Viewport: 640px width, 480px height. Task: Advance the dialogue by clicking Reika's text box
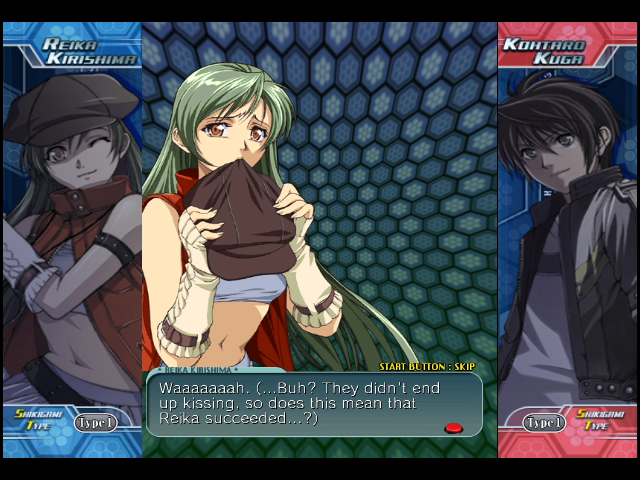[x=313, y=404]
